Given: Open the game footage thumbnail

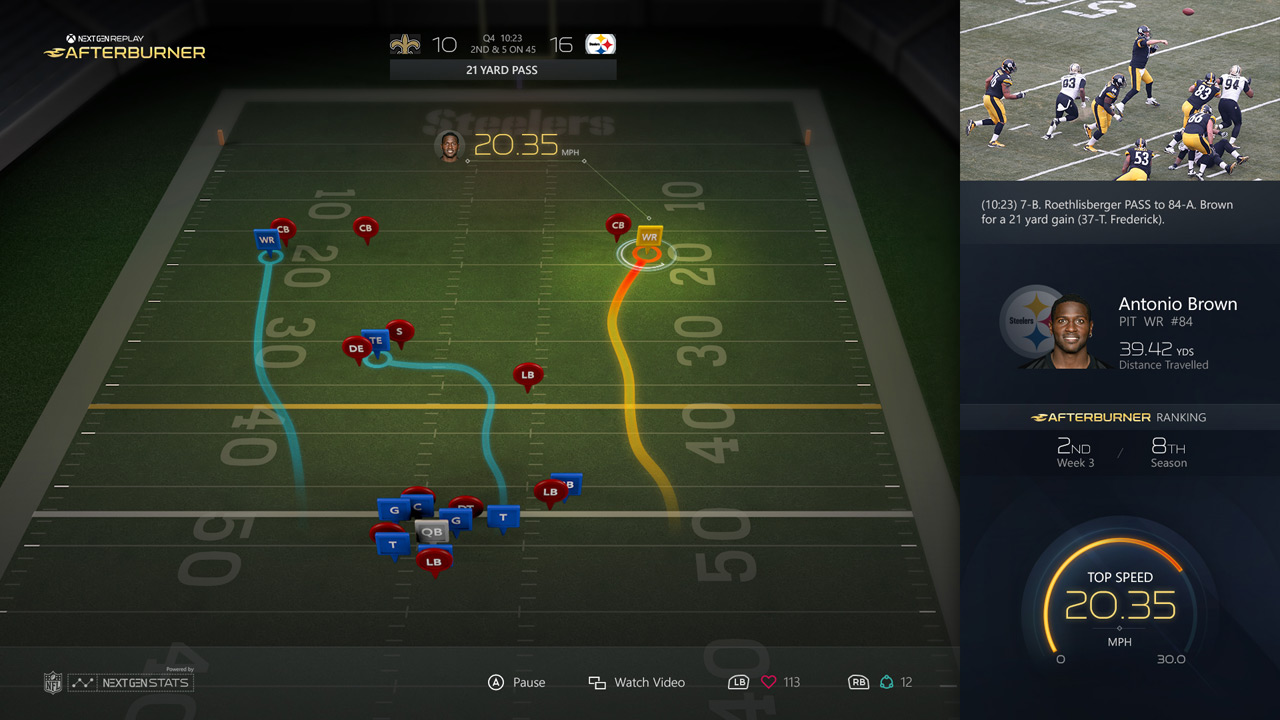Looking at the screenshot, I should tap(1120, 90).
